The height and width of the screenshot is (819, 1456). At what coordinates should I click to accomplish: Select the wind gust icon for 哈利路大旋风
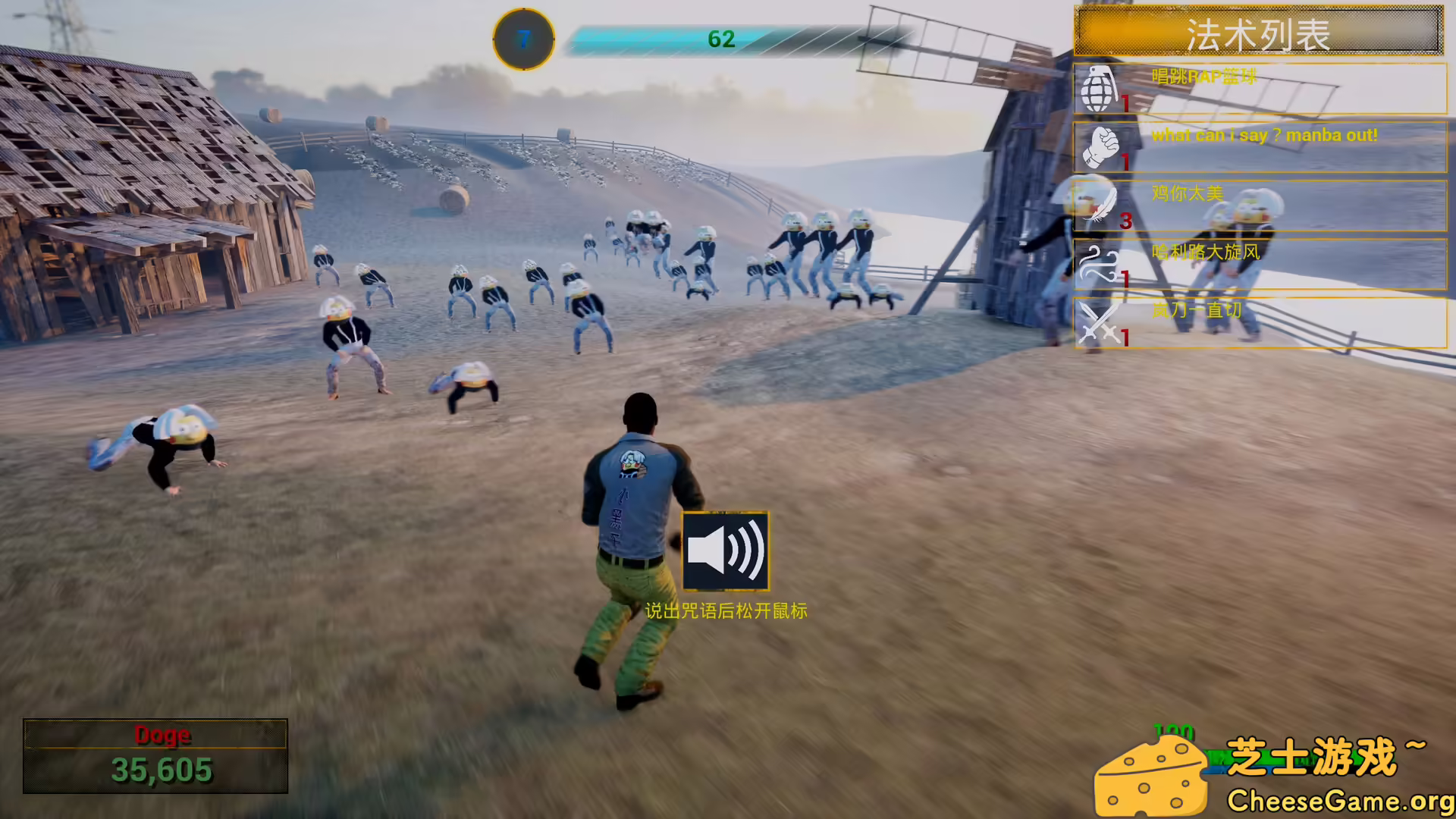click(1101, 265)
